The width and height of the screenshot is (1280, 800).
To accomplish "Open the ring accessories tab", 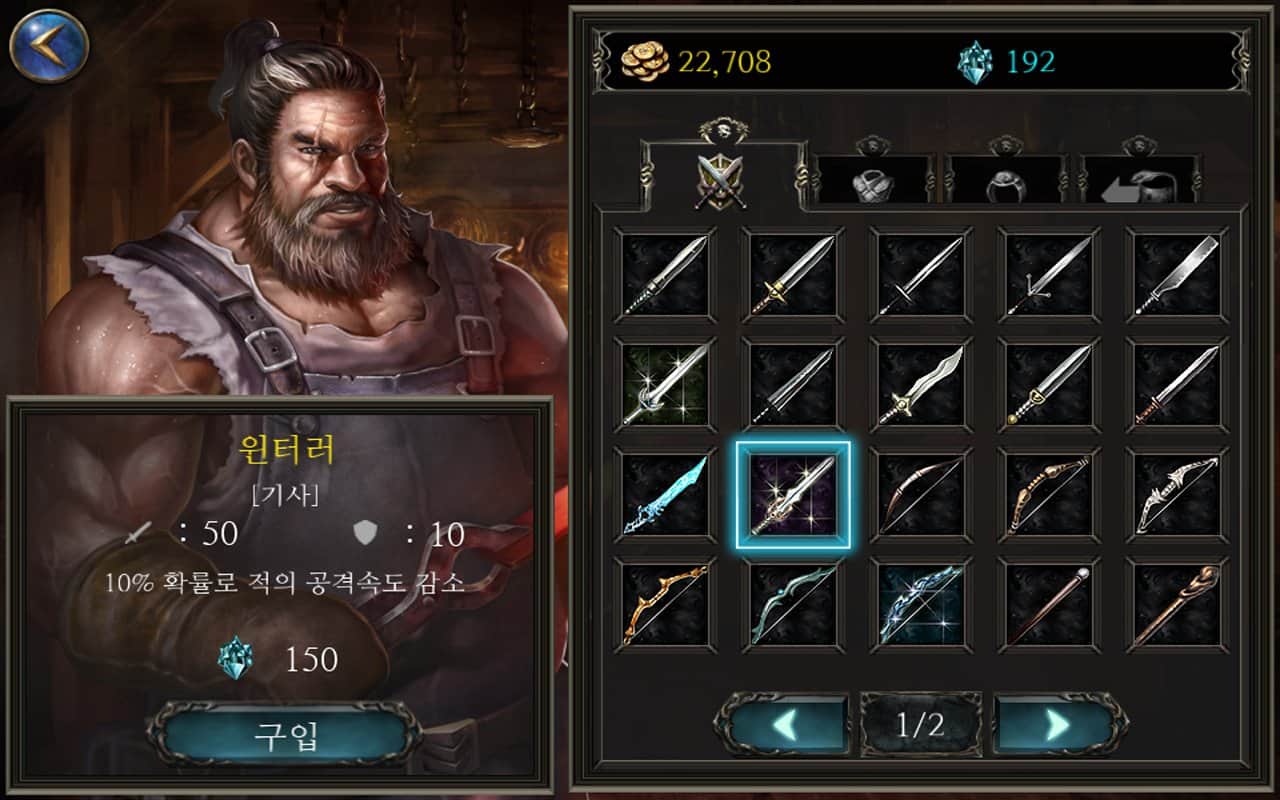I will [x=1005, y=182].
